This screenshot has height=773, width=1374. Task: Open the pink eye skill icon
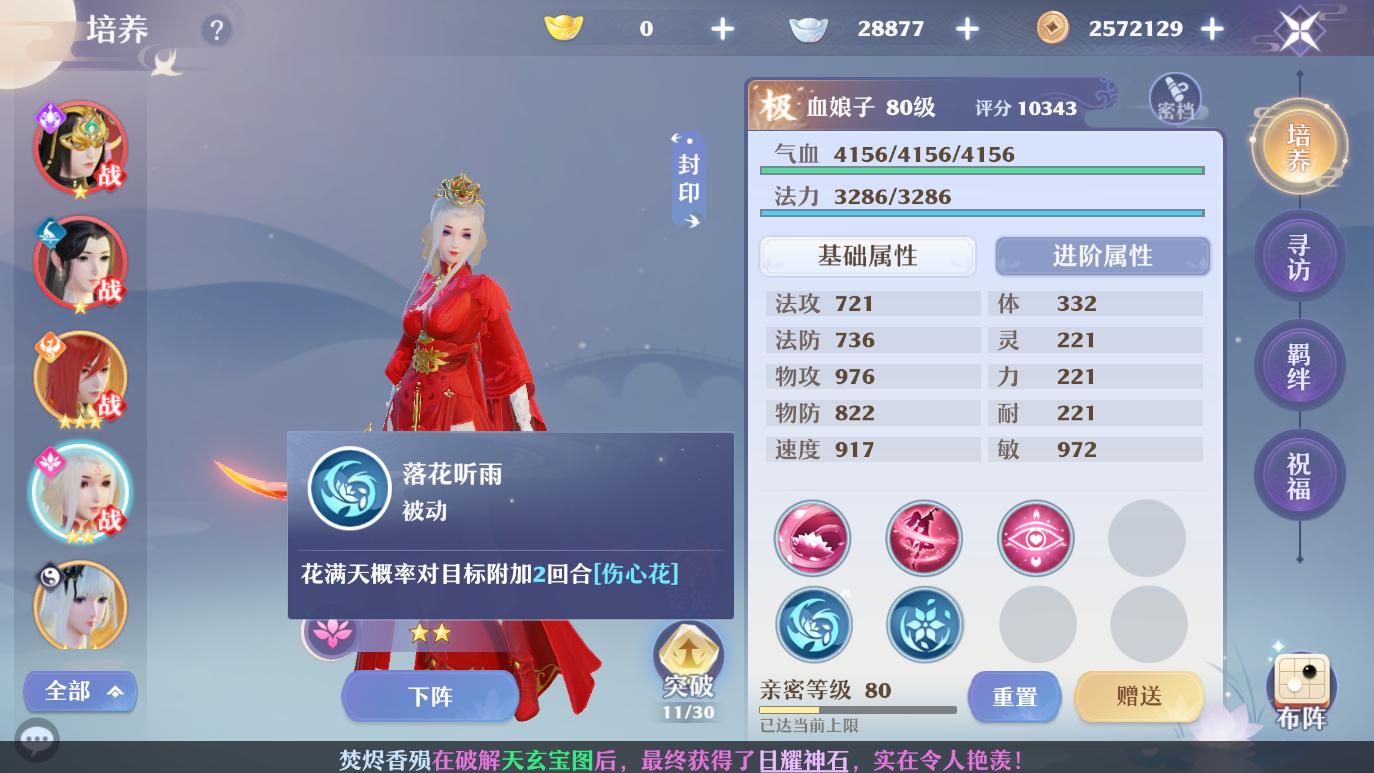1036,538
